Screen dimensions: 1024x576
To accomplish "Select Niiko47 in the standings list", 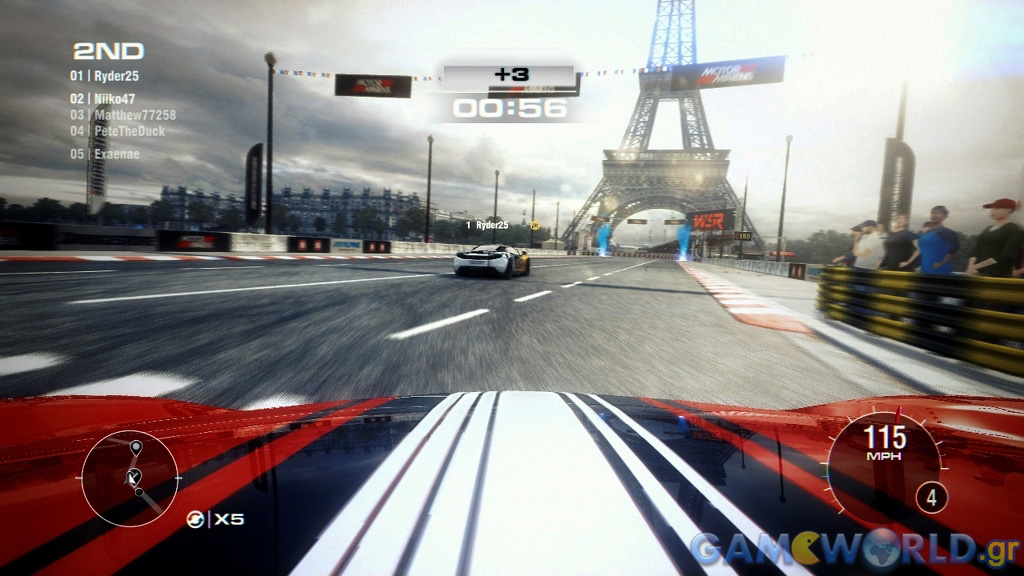I will click(x=116, y=99).
